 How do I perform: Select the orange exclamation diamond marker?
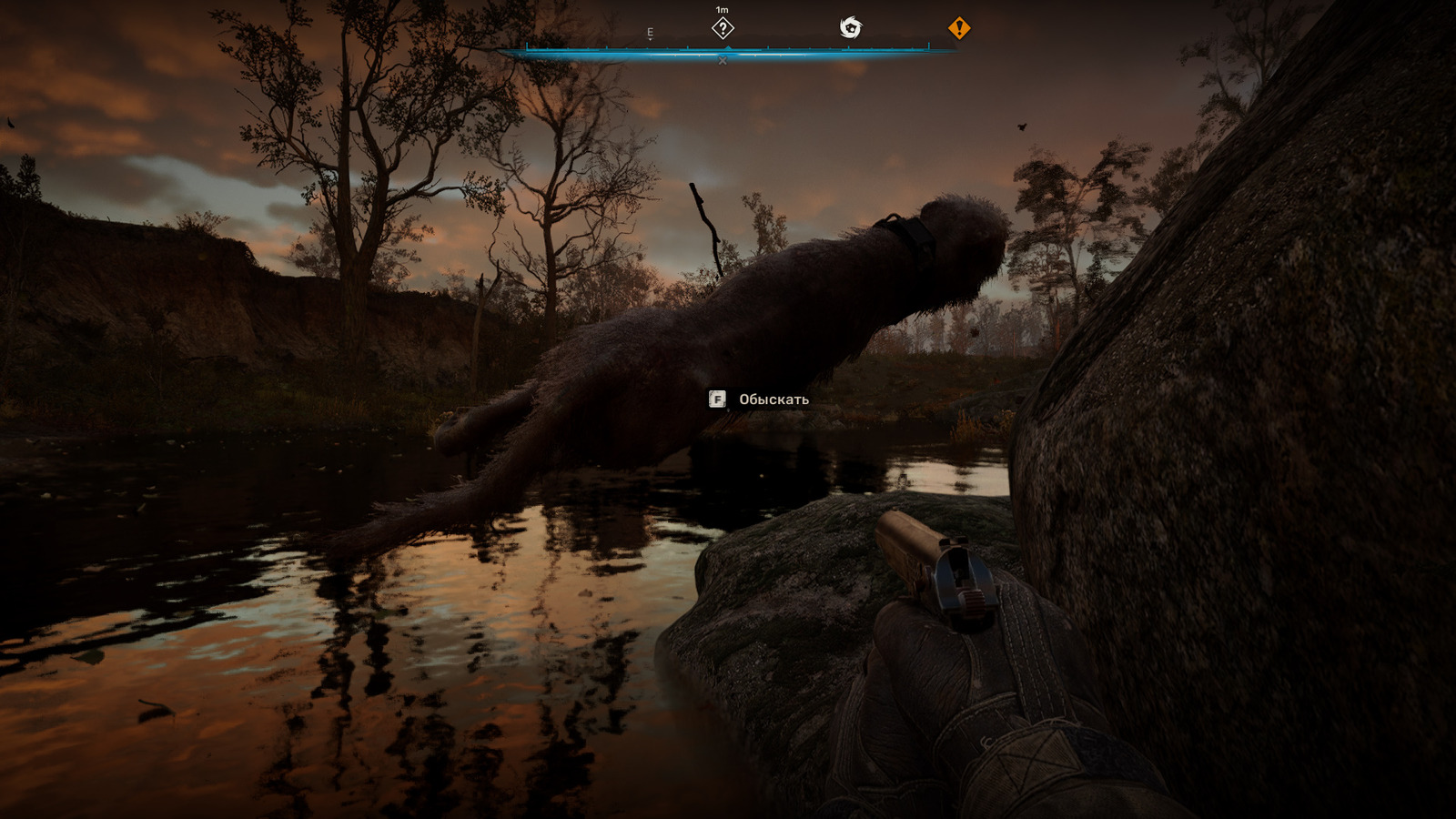click(x=959, y=29)
